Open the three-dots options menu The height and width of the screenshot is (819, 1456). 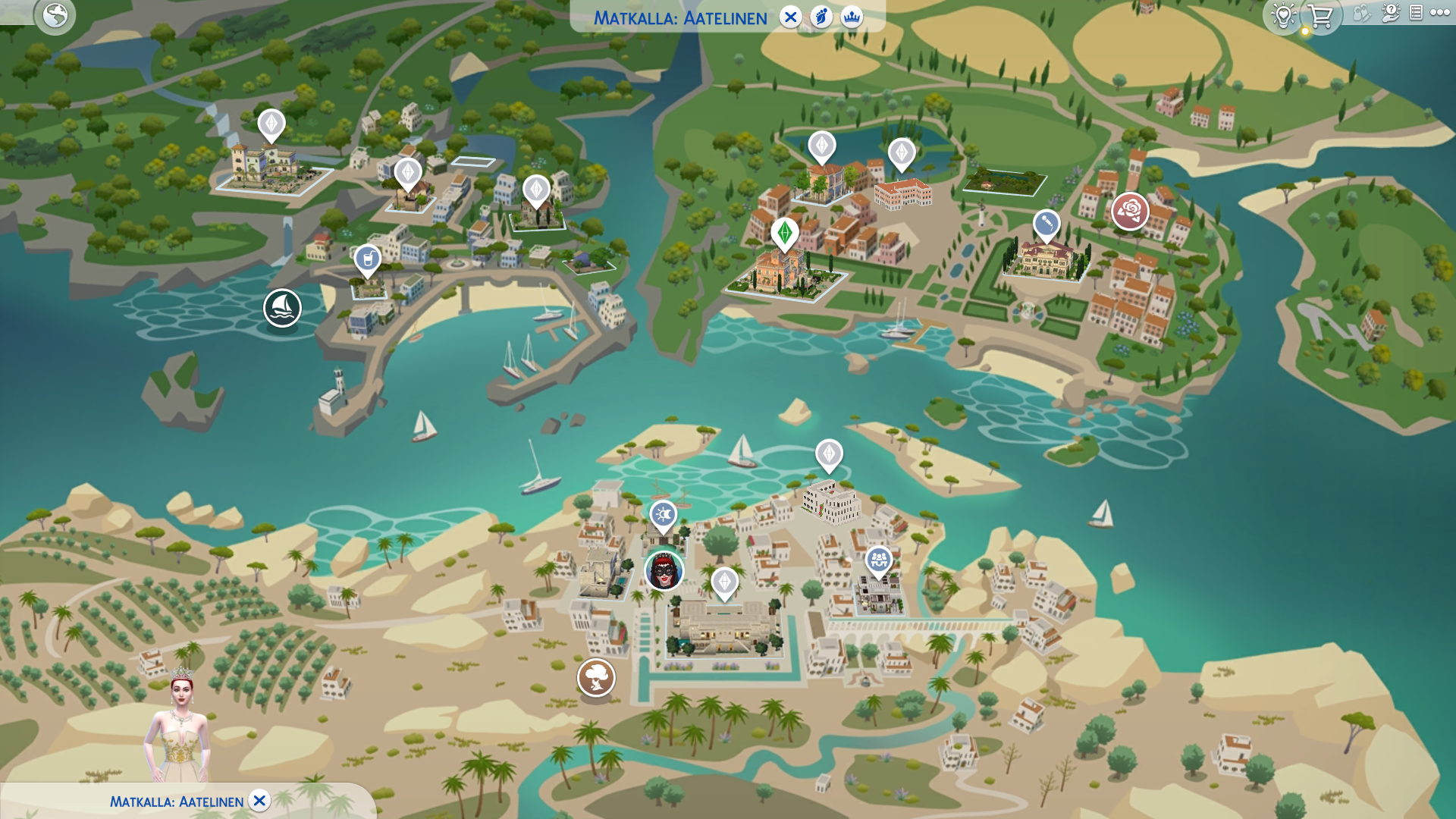1439,13
